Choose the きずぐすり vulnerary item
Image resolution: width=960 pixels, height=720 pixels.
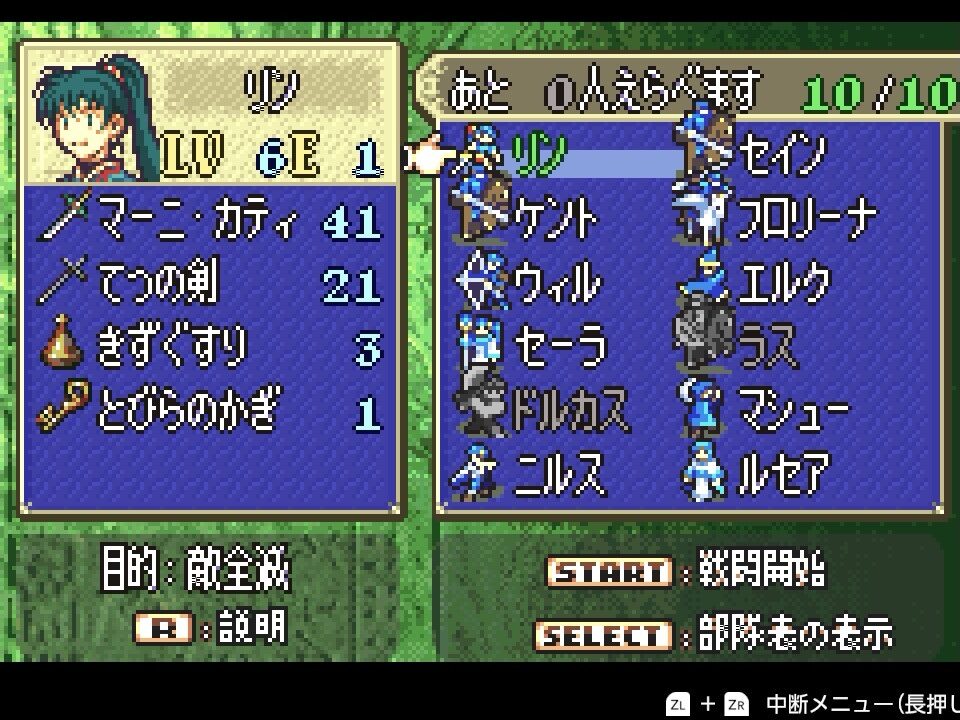click(170, 347)
